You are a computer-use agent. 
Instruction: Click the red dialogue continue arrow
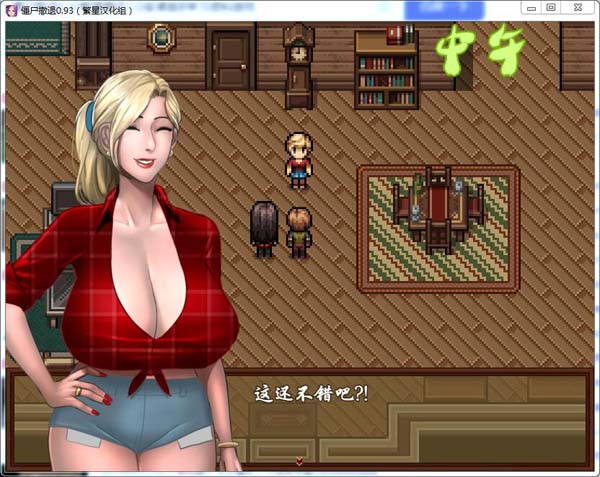click(x=299, y=461)
